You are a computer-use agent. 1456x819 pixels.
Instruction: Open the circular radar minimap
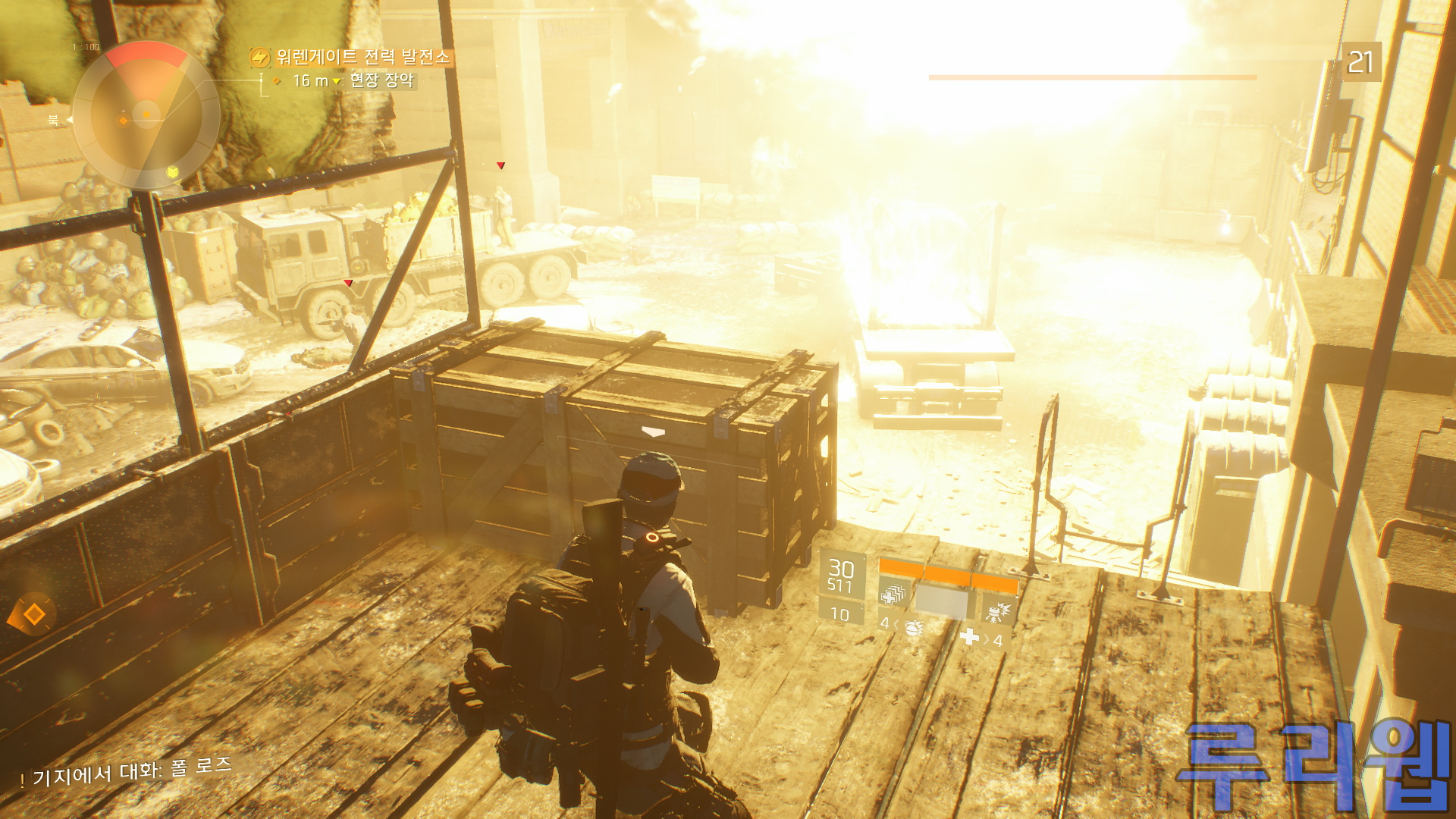coord(146,115)
